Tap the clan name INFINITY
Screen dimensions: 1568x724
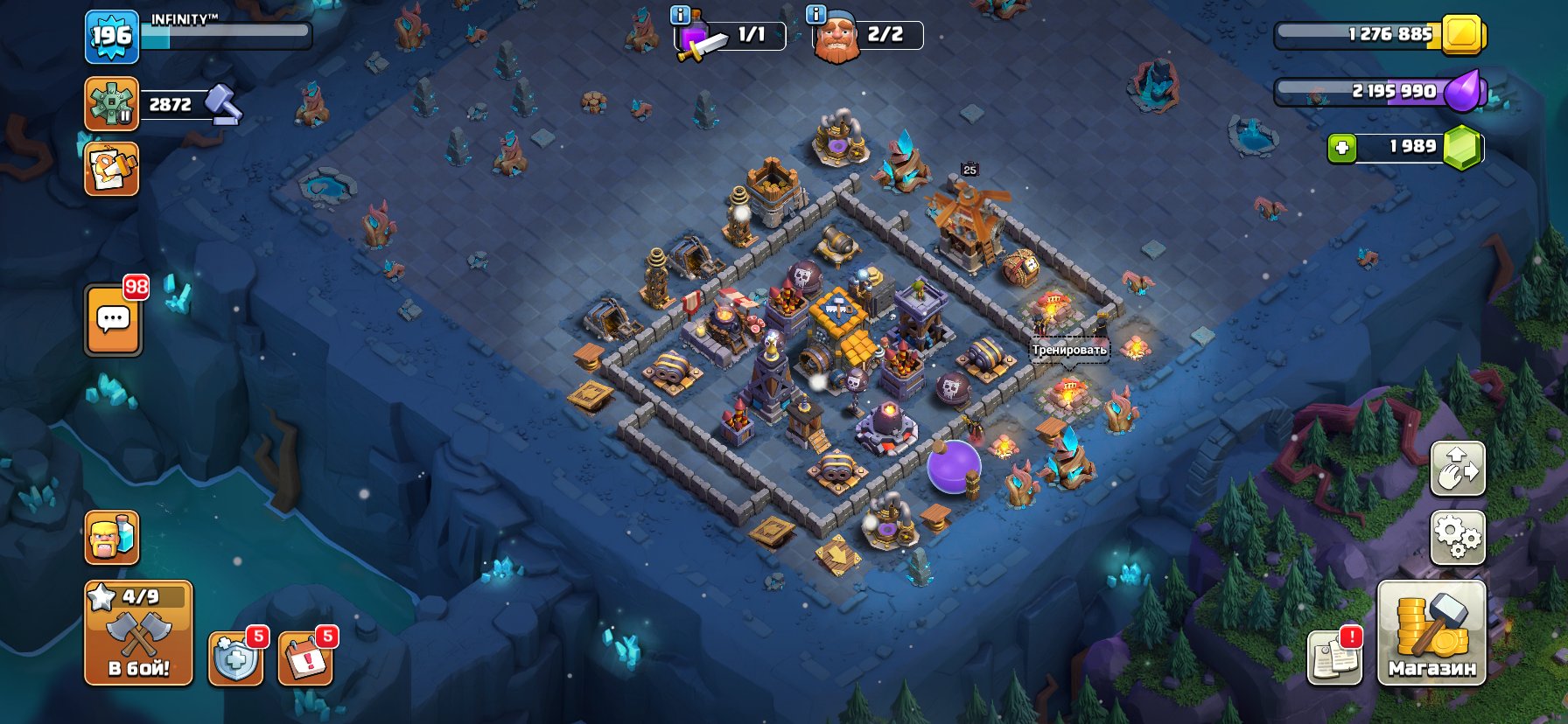pos(185,16)
